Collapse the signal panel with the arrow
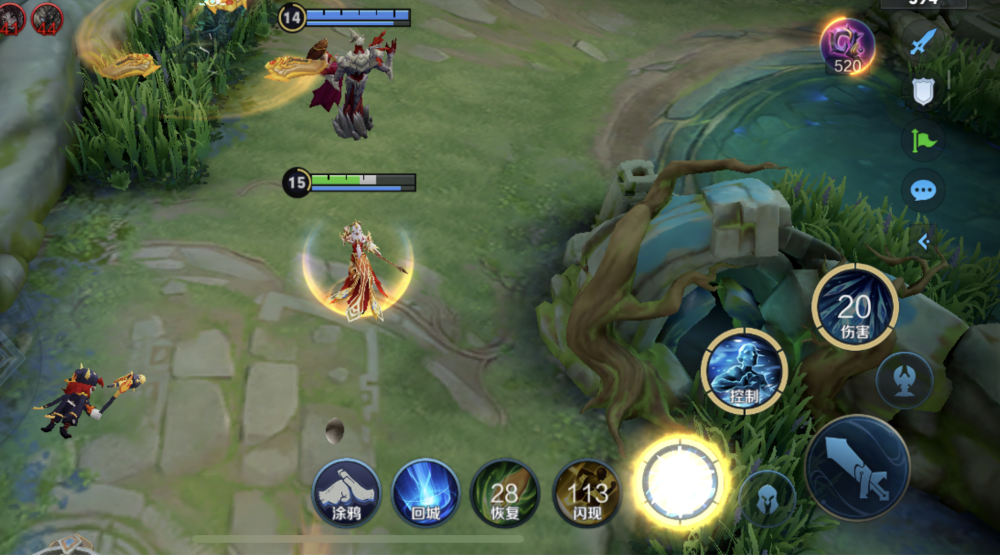The width and height of the screenshot is (1000, 555). coord(924,241)
